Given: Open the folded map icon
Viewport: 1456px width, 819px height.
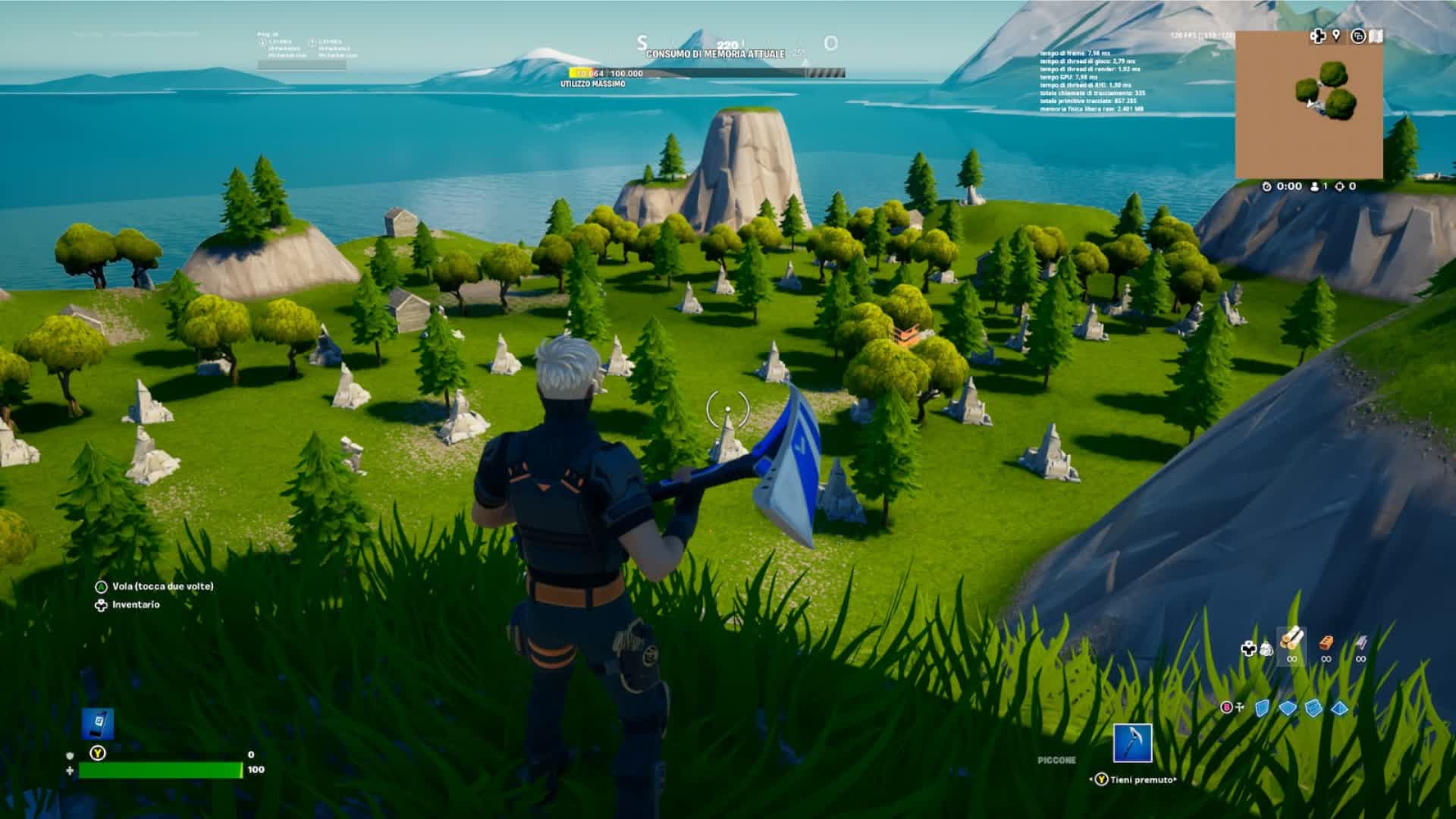Looking at the screenshot, I should click(x=1376, y=36).
